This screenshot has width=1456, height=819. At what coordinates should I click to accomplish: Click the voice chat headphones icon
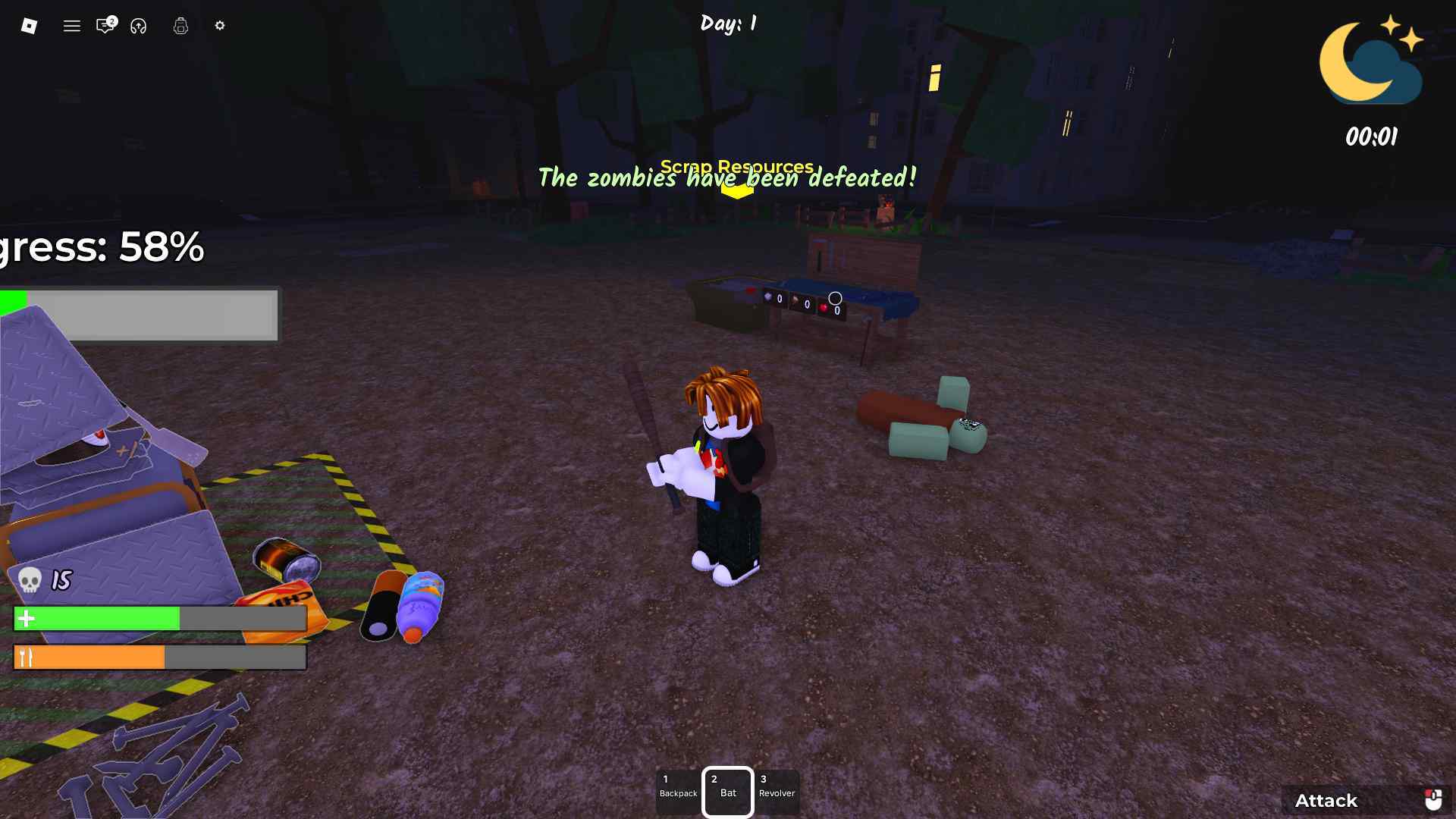(x=139, y=27)
